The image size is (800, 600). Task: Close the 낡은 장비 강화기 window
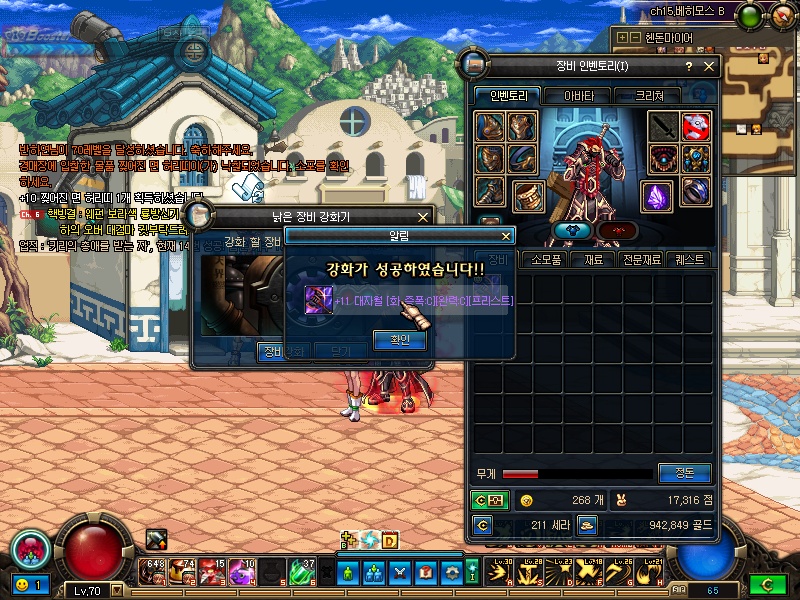(423, 216)
